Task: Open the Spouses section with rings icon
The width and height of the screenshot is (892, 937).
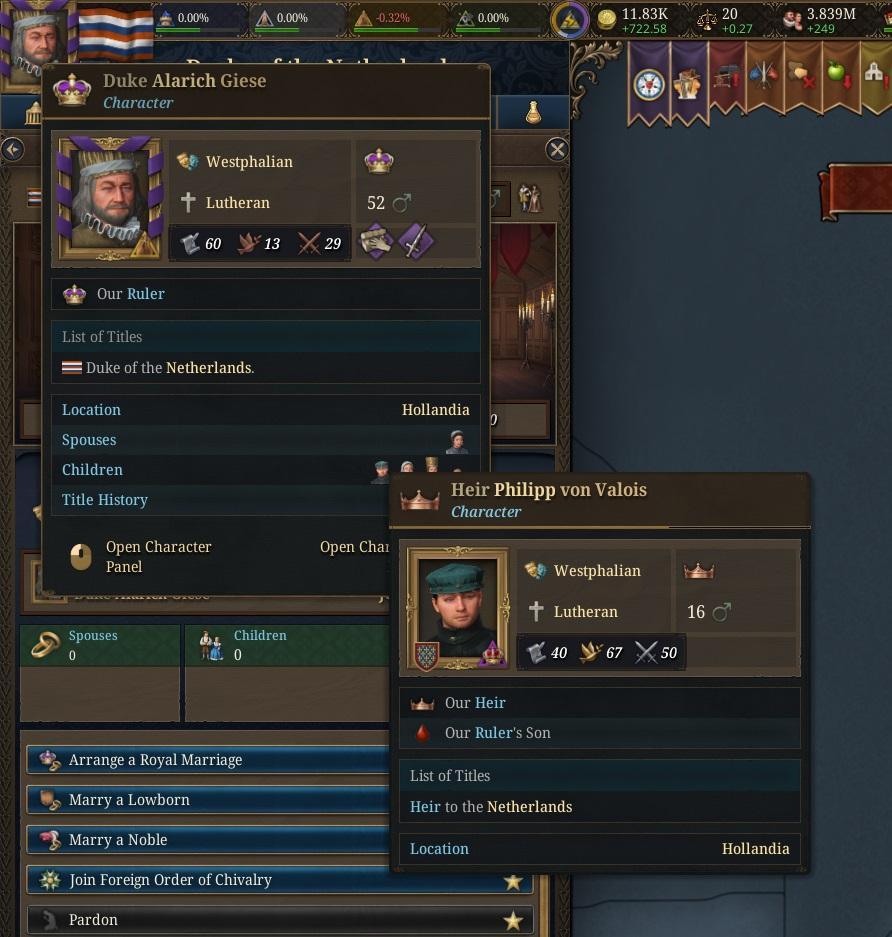Action: [x=99, y=645]
